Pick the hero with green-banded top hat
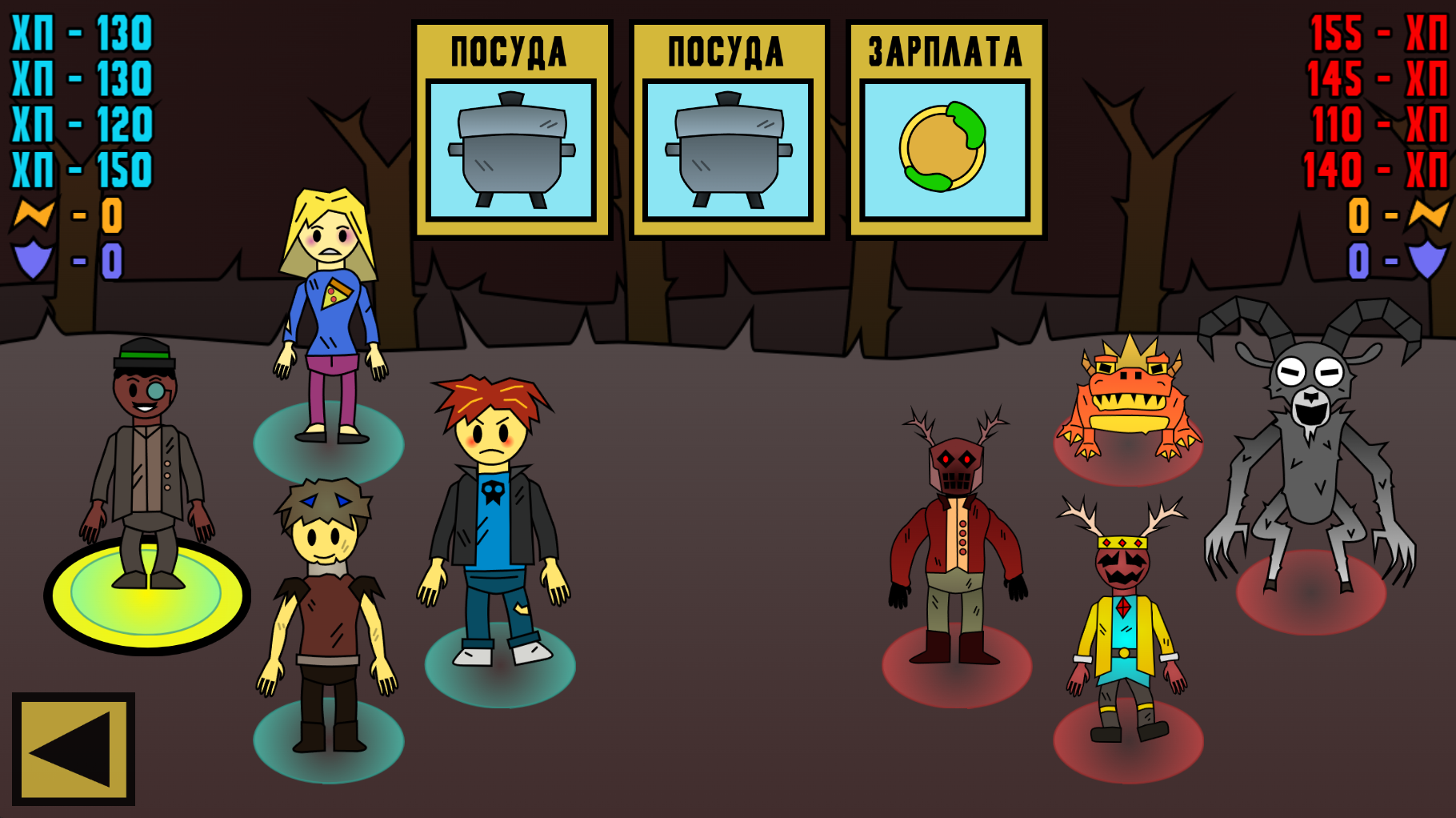This screenshot has height=818, width=1456. (146, 464)
